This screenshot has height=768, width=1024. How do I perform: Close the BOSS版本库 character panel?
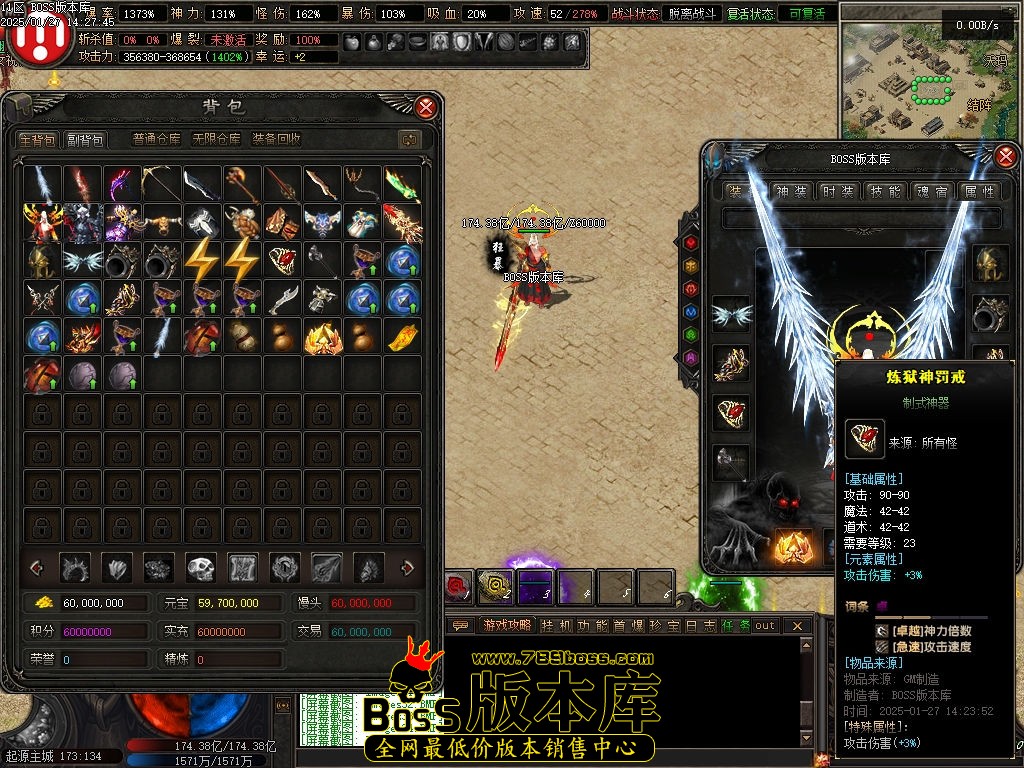coord(1005,156)
